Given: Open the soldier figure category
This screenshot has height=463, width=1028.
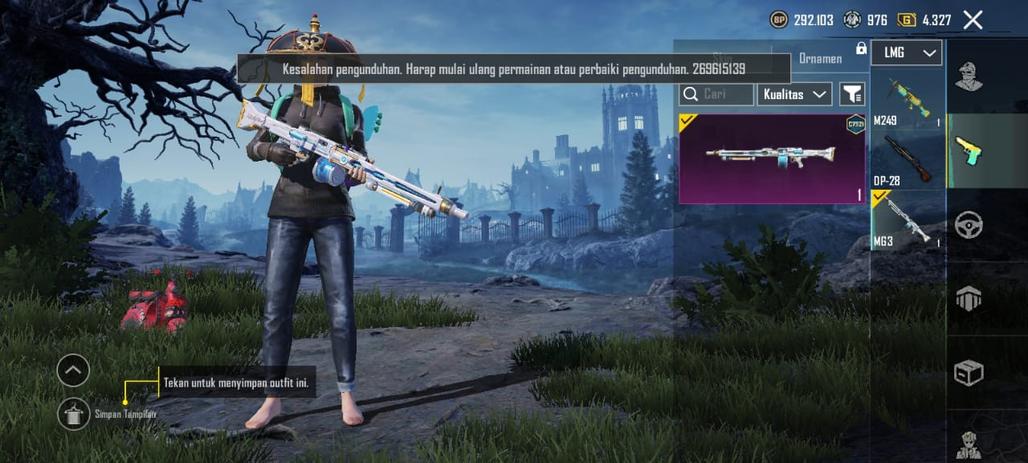Looking at the screenshot, I should pos(968,443).
